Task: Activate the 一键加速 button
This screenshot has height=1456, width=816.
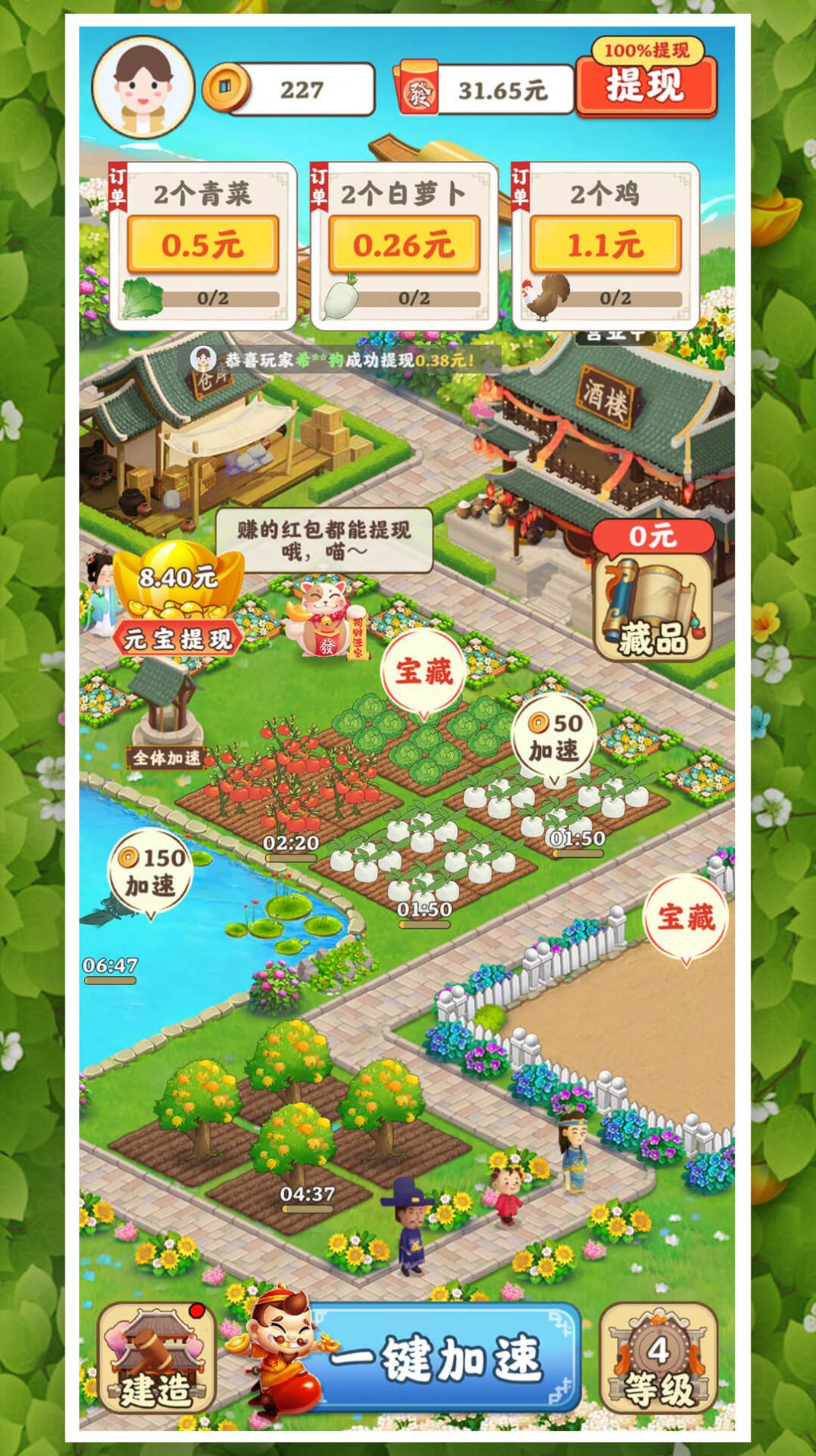Action: point(438,1358)
